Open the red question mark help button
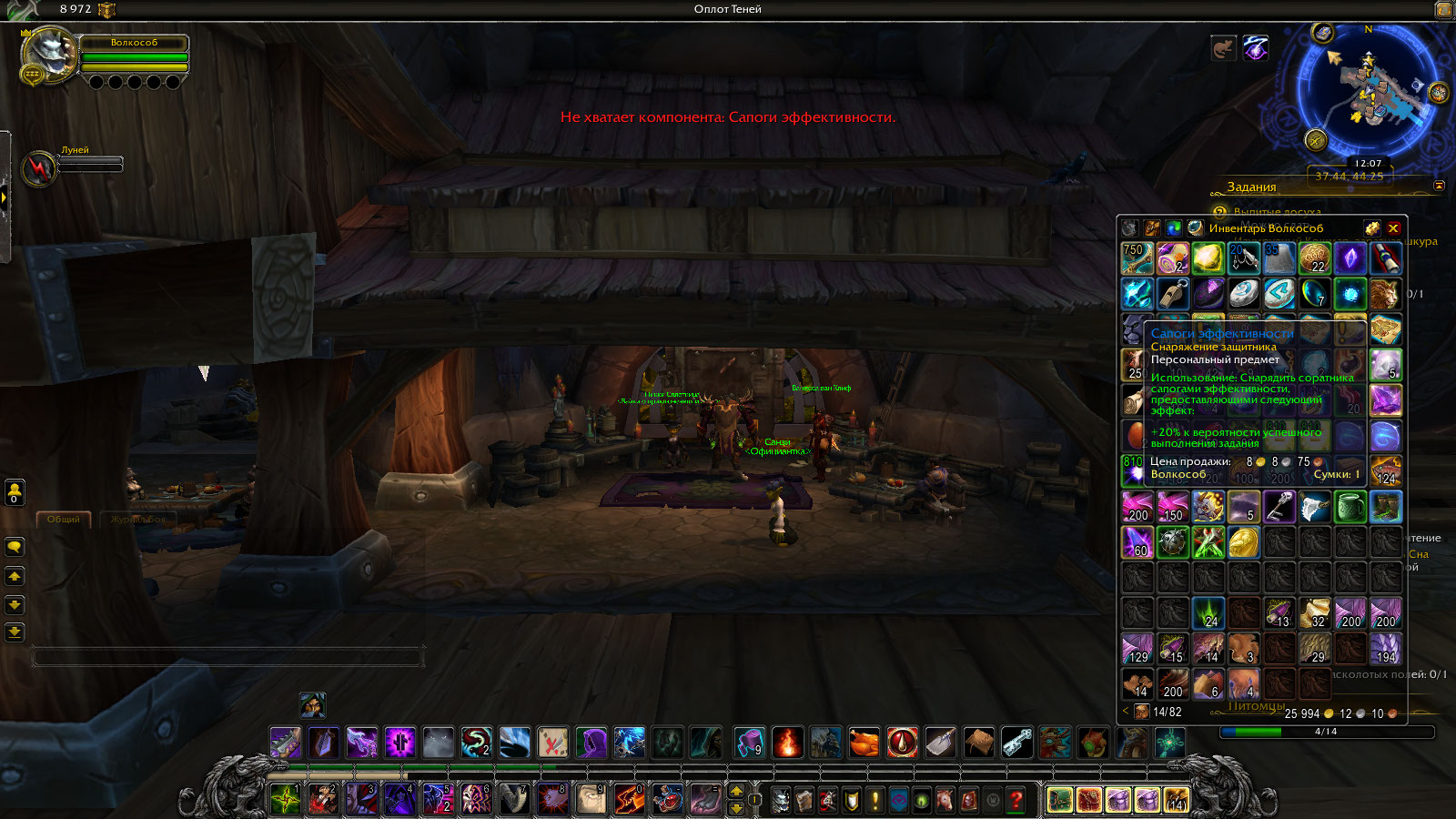 1016,800
